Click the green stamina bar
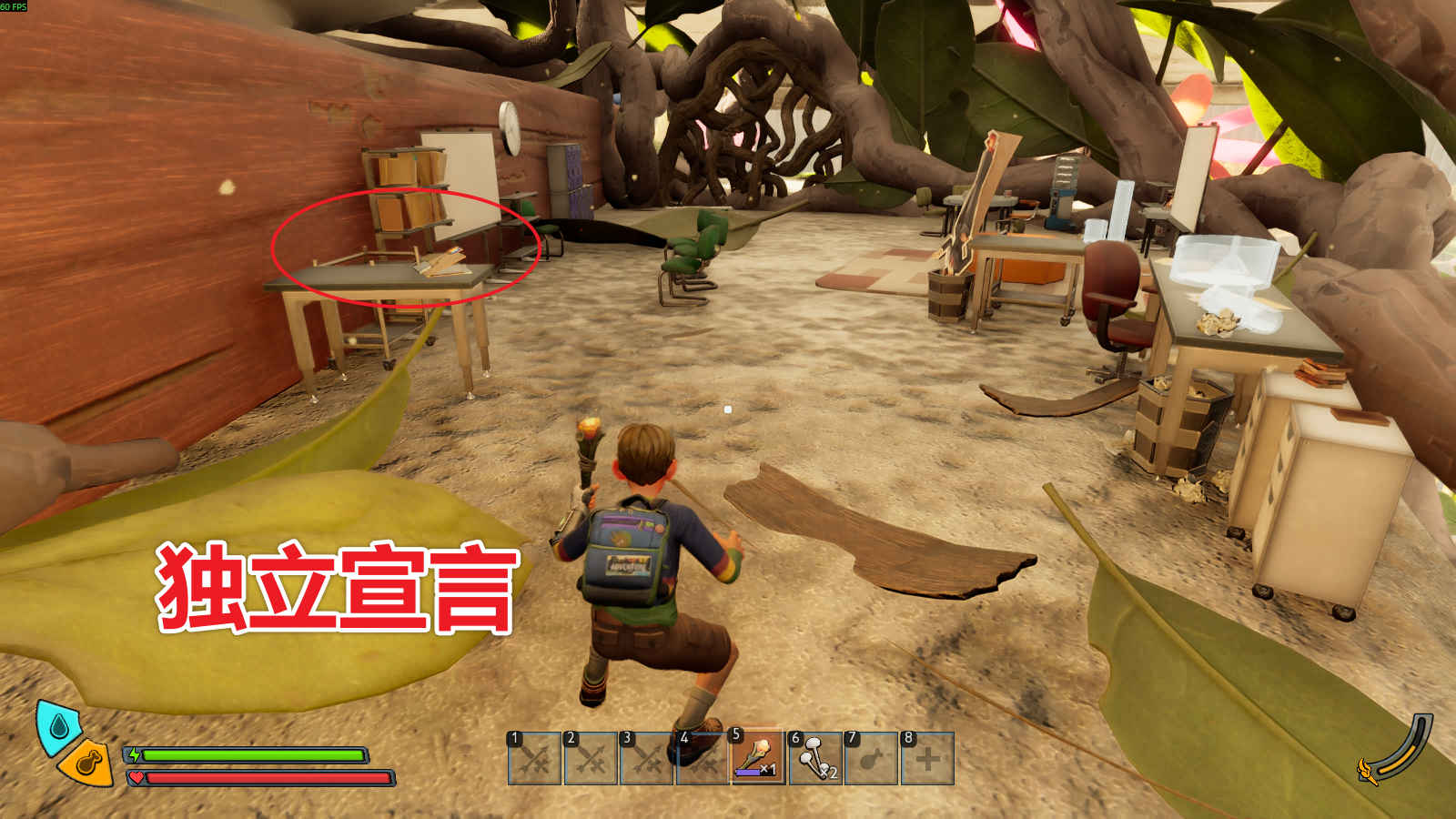 tap(250, 754)
